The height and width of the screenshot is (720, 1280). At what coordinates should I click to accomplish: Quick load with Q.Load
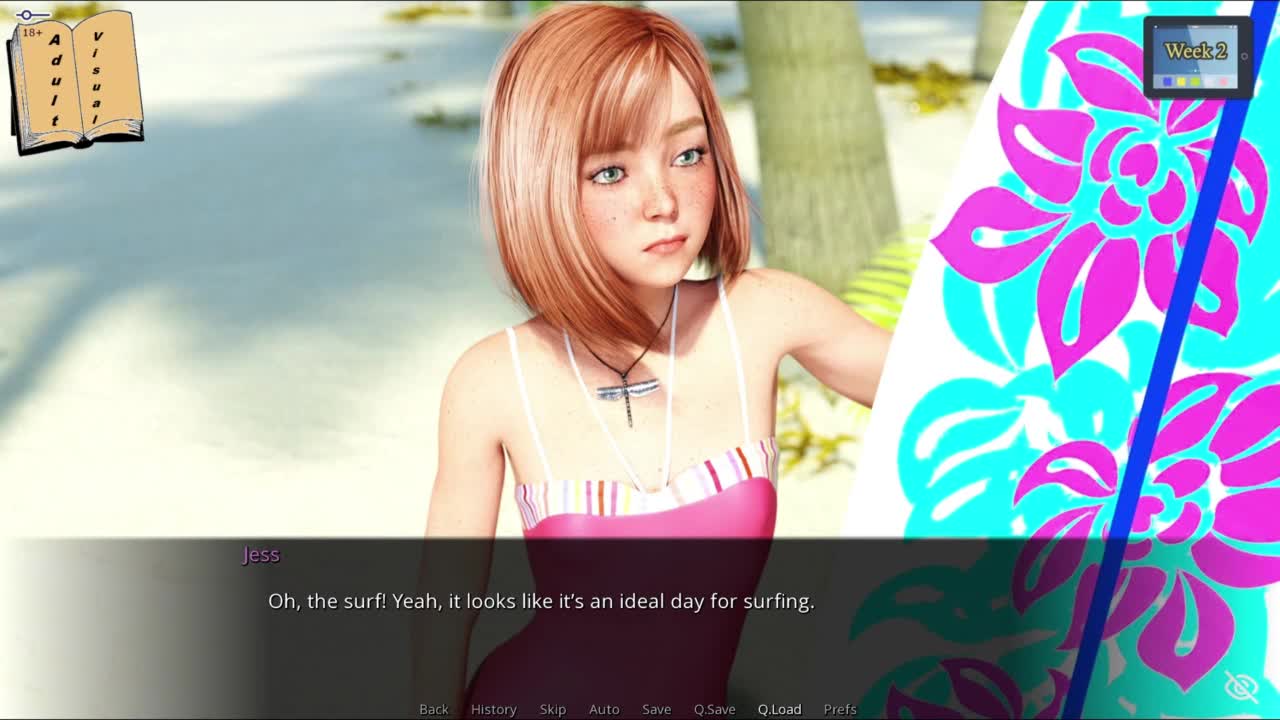coord(779,709)
